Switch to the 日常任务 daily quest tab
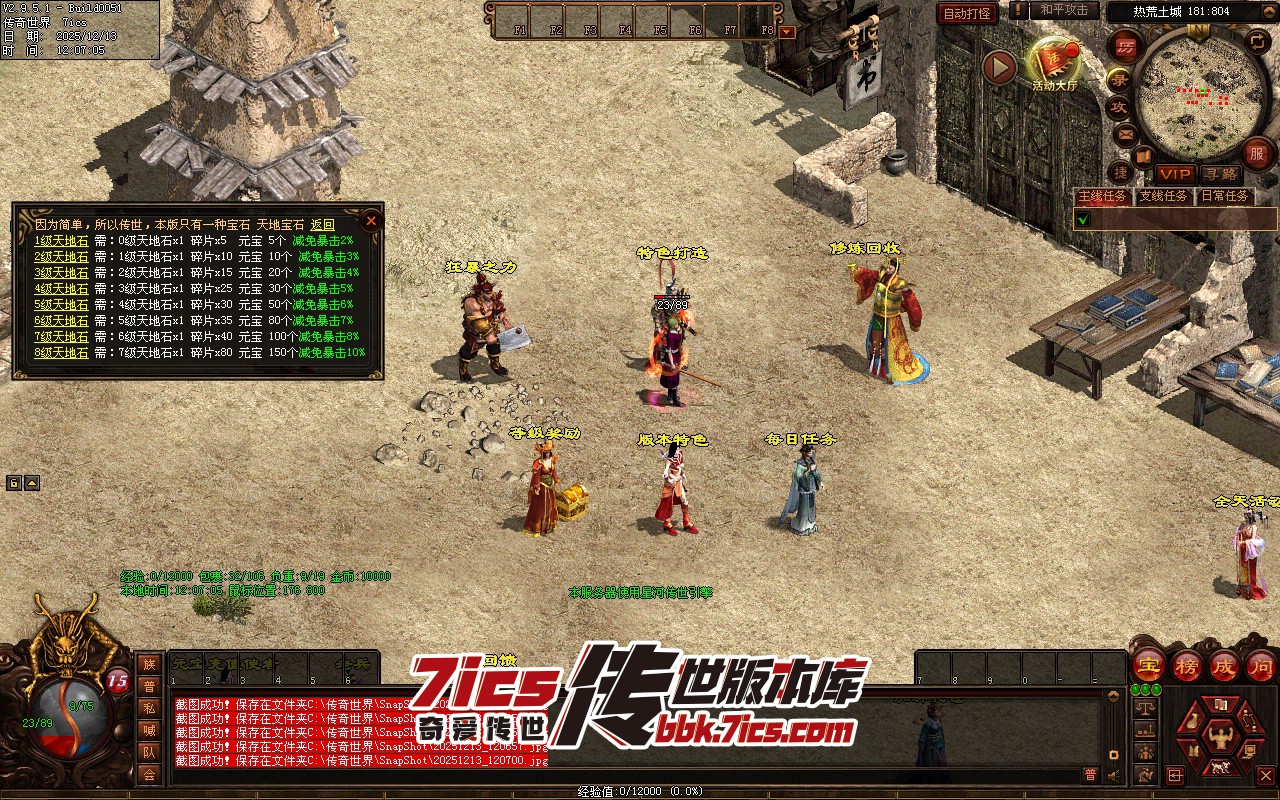This screenshot has height=800, width=1280. [x=1225, y=196]
